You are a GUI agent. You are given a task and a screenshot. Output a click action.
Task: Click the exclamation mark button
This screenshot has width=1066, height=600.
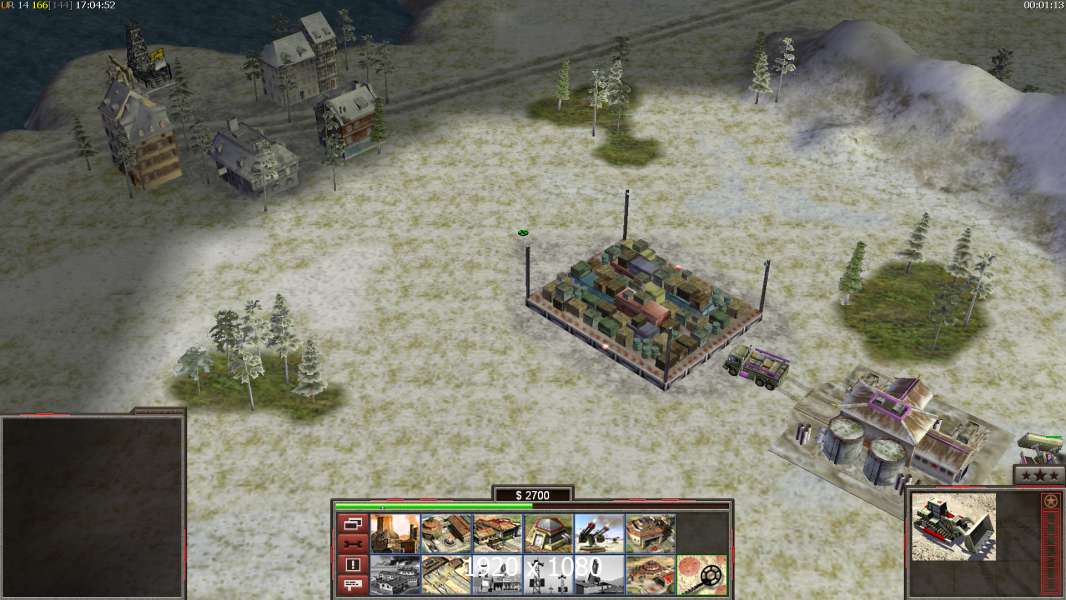pyautogui.click(x=352, y=565)
